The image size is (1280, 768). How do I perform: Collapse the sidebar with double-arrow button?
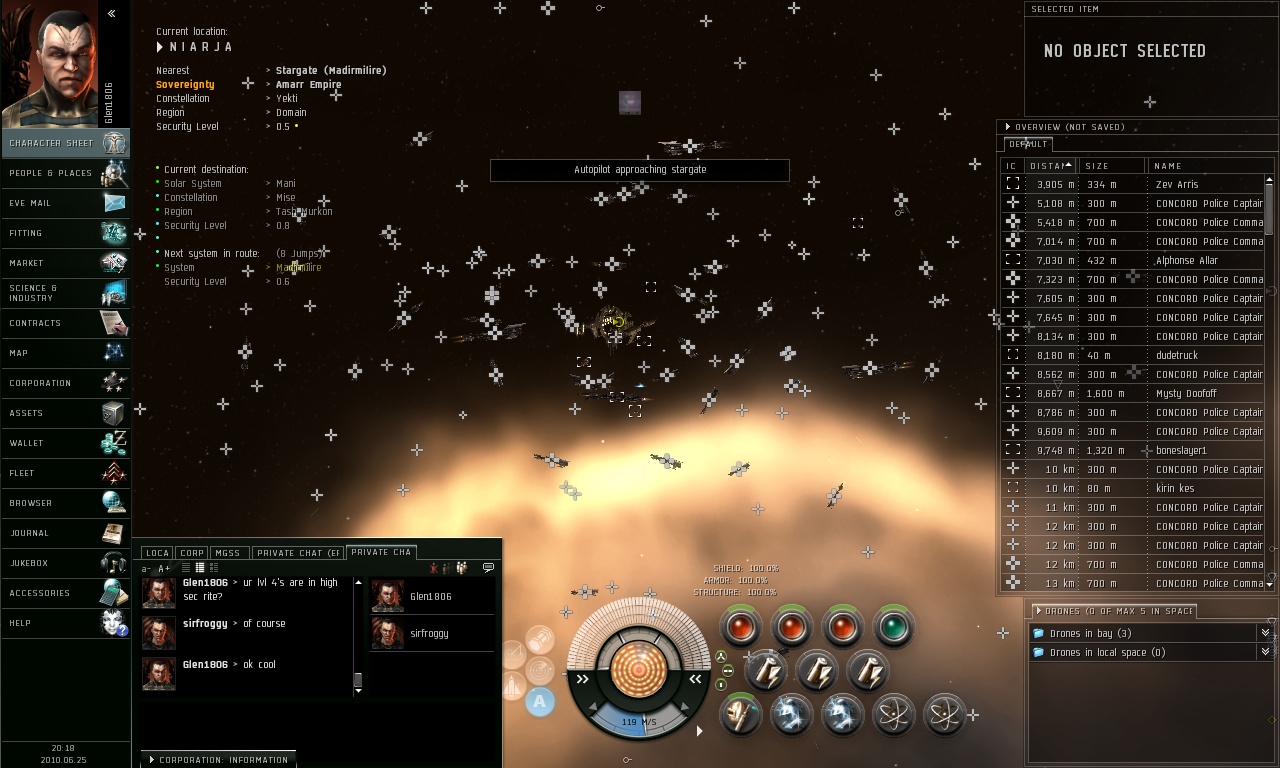pyautogui.click(x=111, y=14)
